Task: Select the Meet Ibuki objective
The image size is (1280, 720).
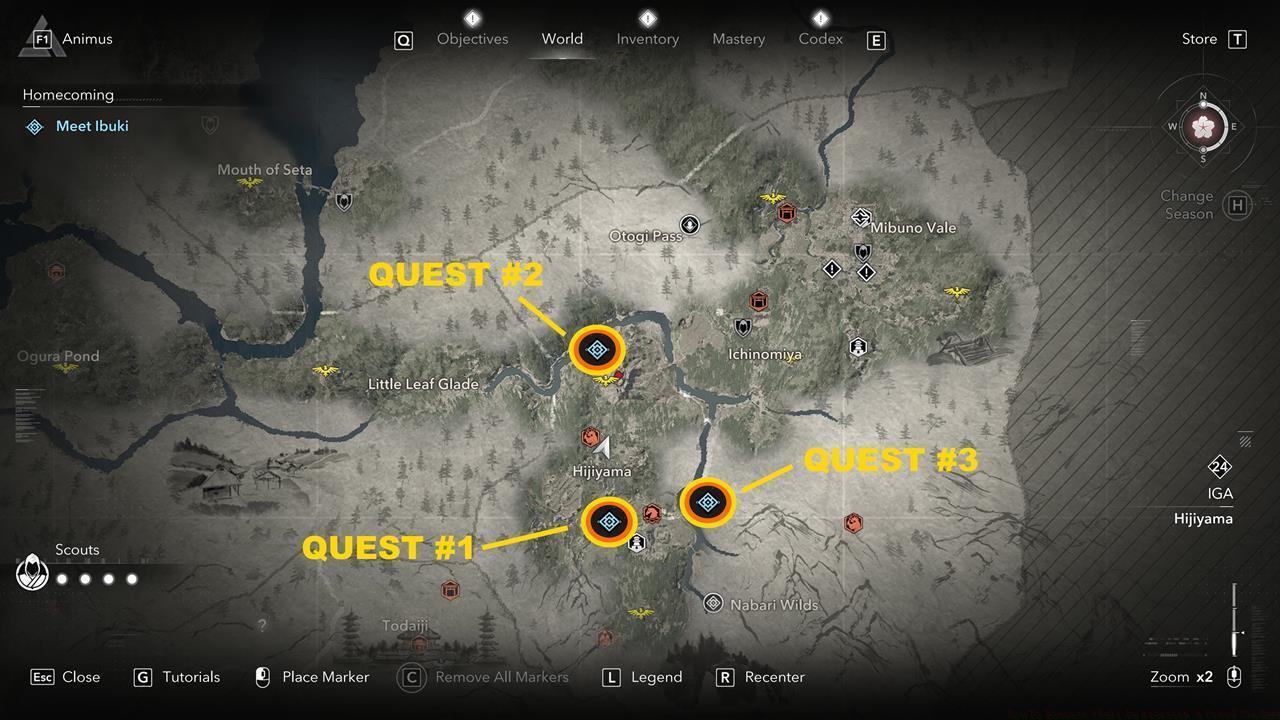Action: [x=90, y=126]
